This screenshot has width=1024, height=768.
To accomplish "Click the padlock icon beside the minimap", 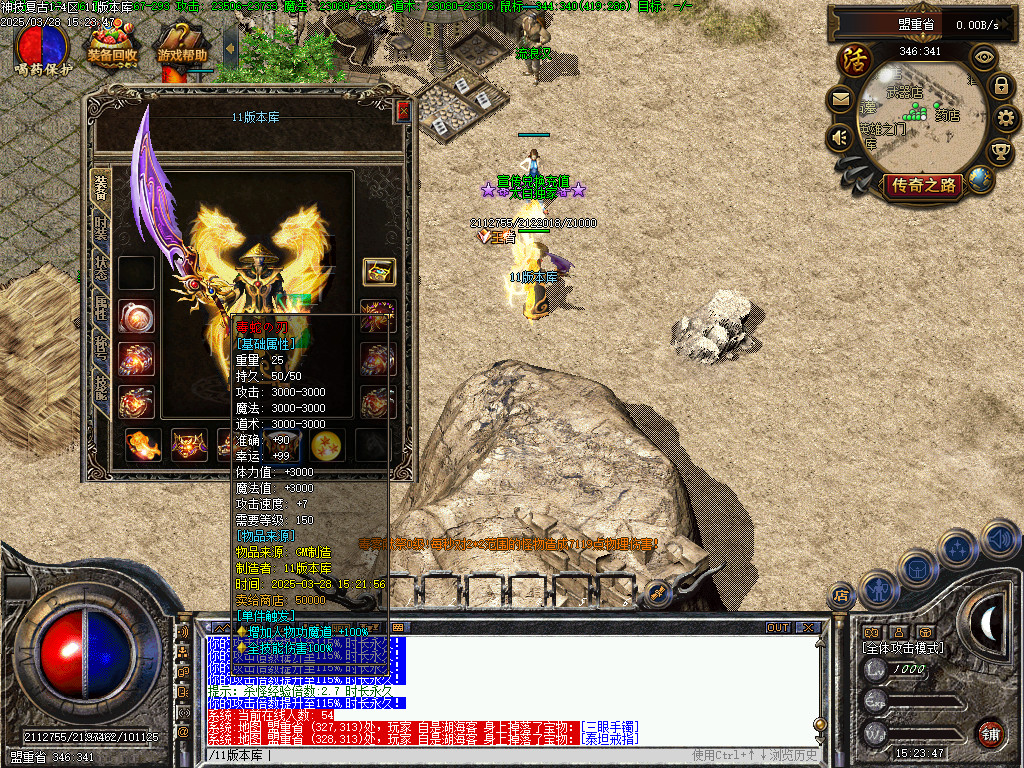I will click(1000, 87).
